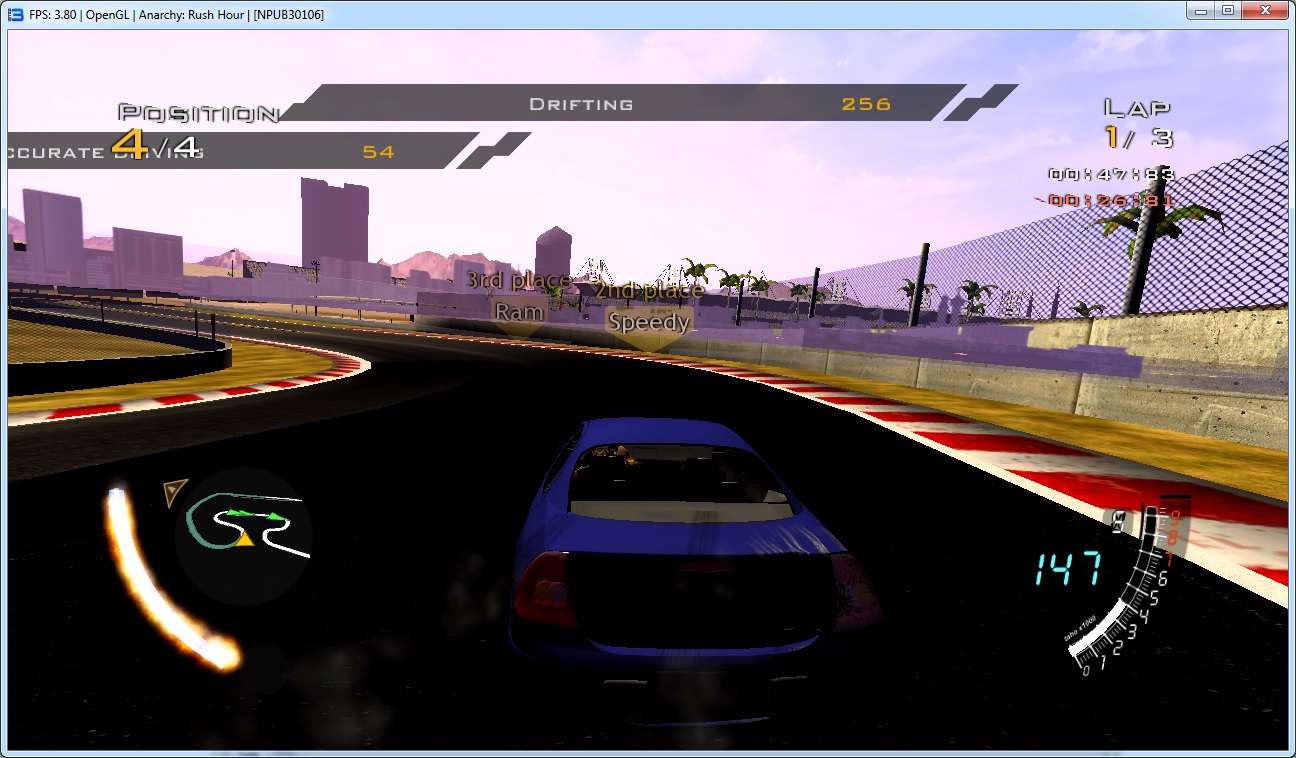Minimize the emulator window

coord(1199,10)
